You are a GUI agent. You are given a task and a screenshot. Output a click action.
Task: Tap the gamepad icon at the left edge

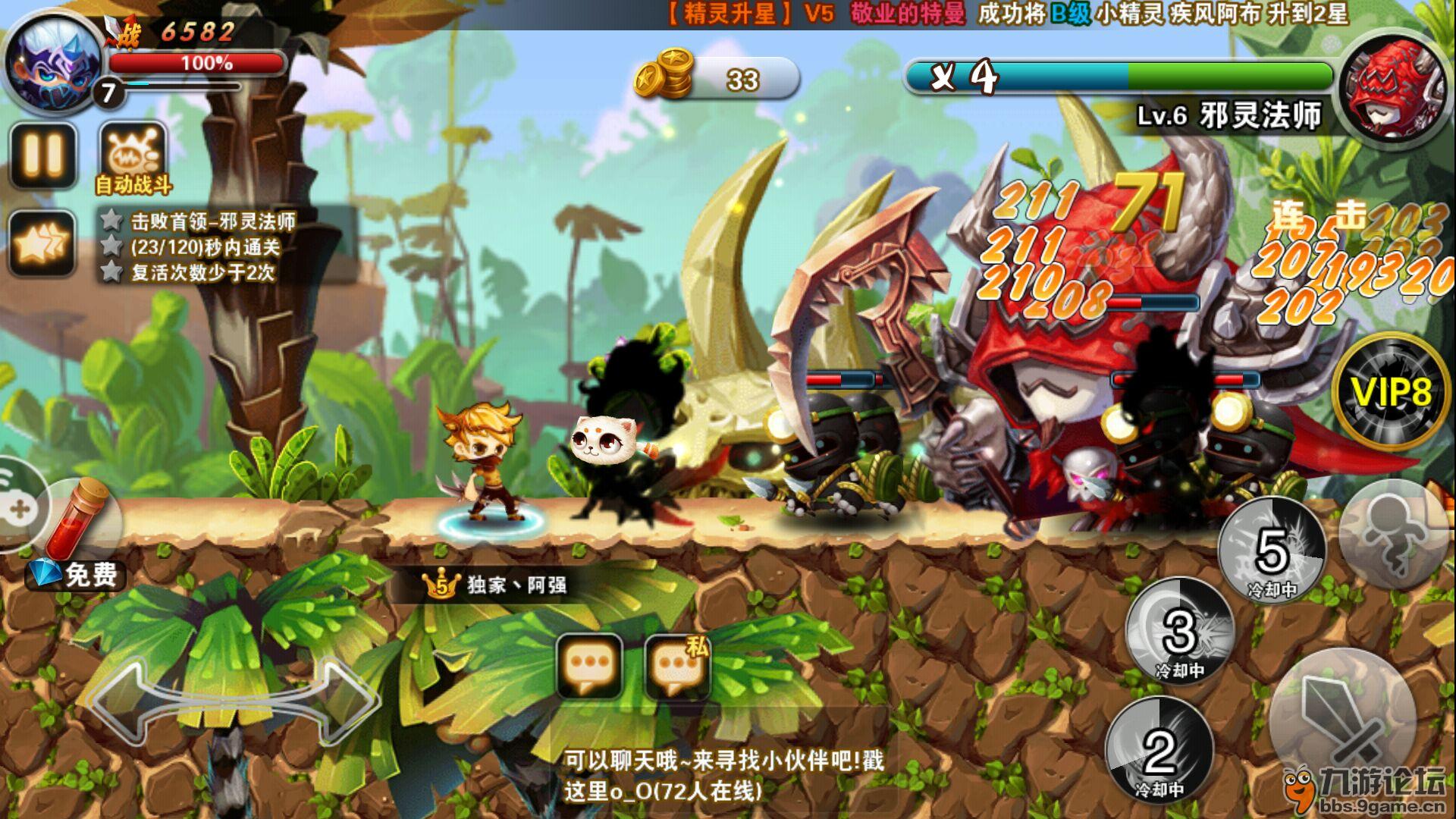tap(18, 505)
